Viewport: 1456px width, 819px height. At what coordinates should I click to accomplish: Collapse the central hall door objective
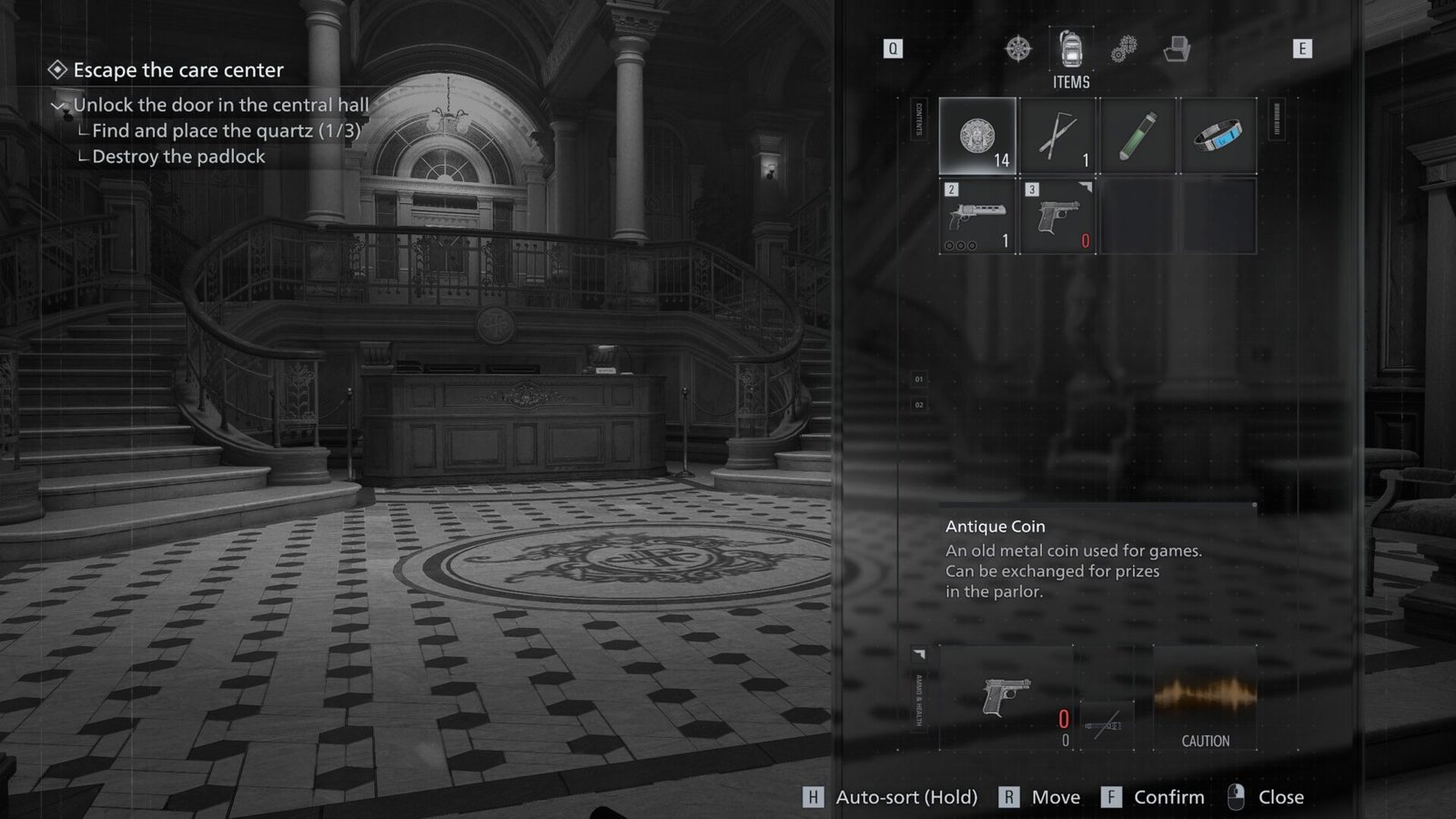[x=59, y=106]
